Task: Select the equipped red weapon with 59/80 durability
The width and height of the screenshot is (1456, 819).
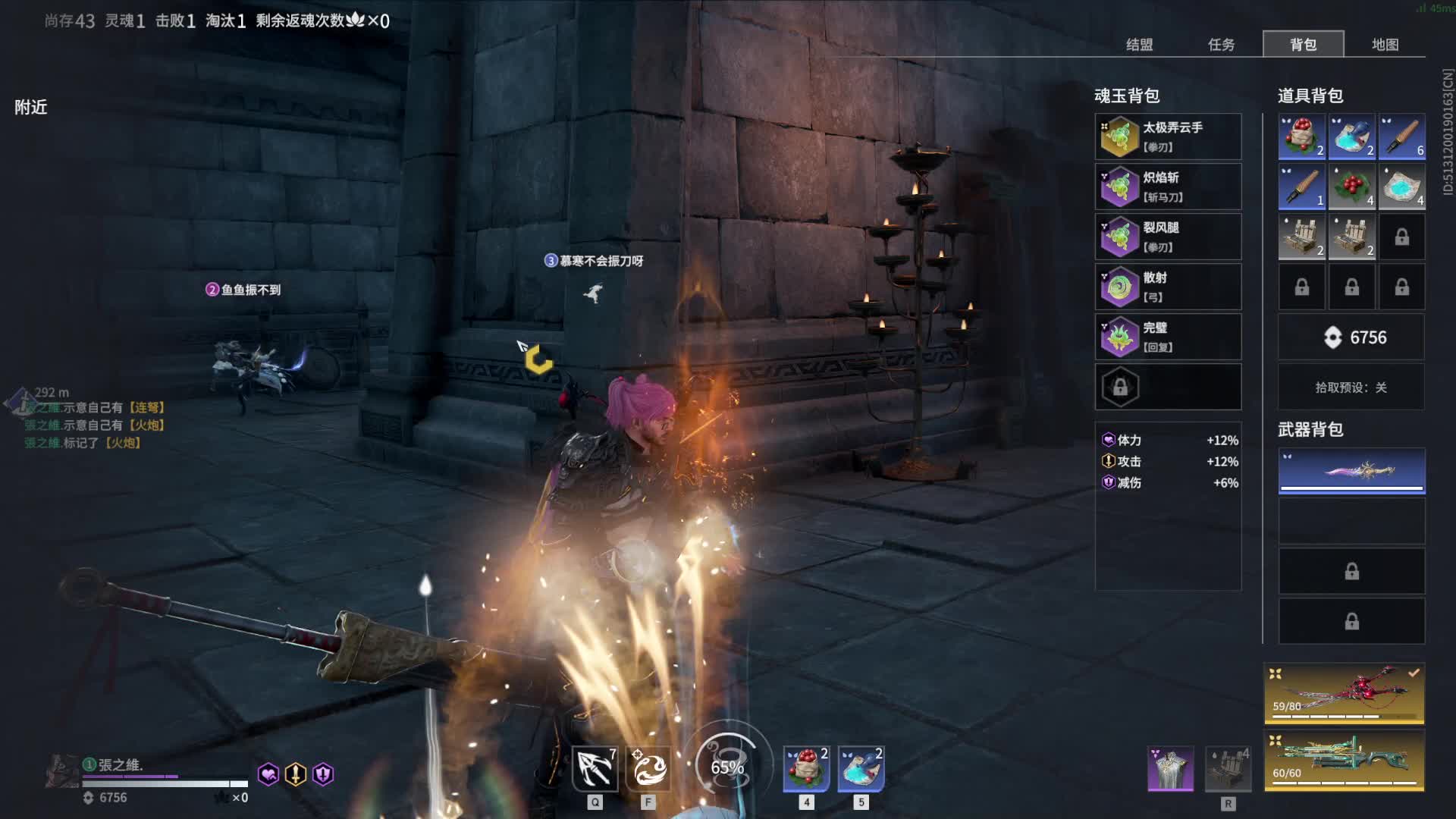Action: tap(1344, 694)
